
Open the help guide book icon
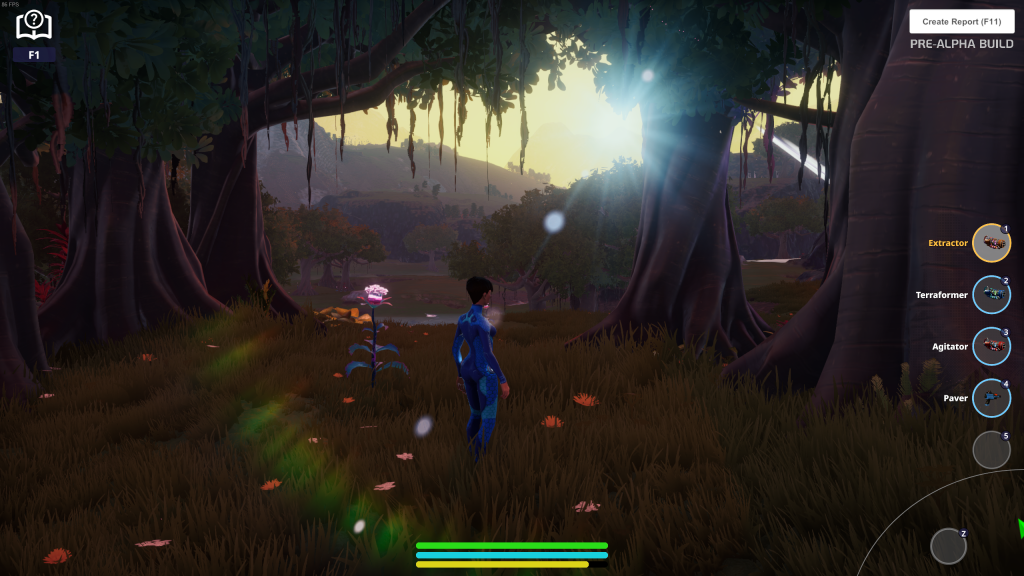click(34, 24)
